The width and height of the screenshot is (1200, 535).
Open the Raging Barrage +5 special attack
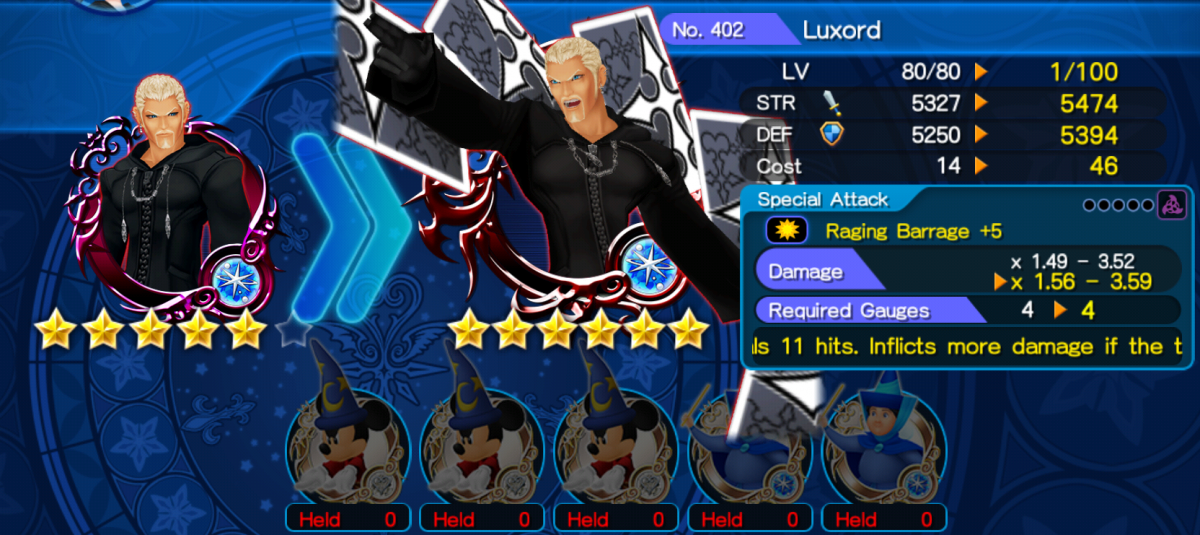pyautogui.click(x=910, y=231)
